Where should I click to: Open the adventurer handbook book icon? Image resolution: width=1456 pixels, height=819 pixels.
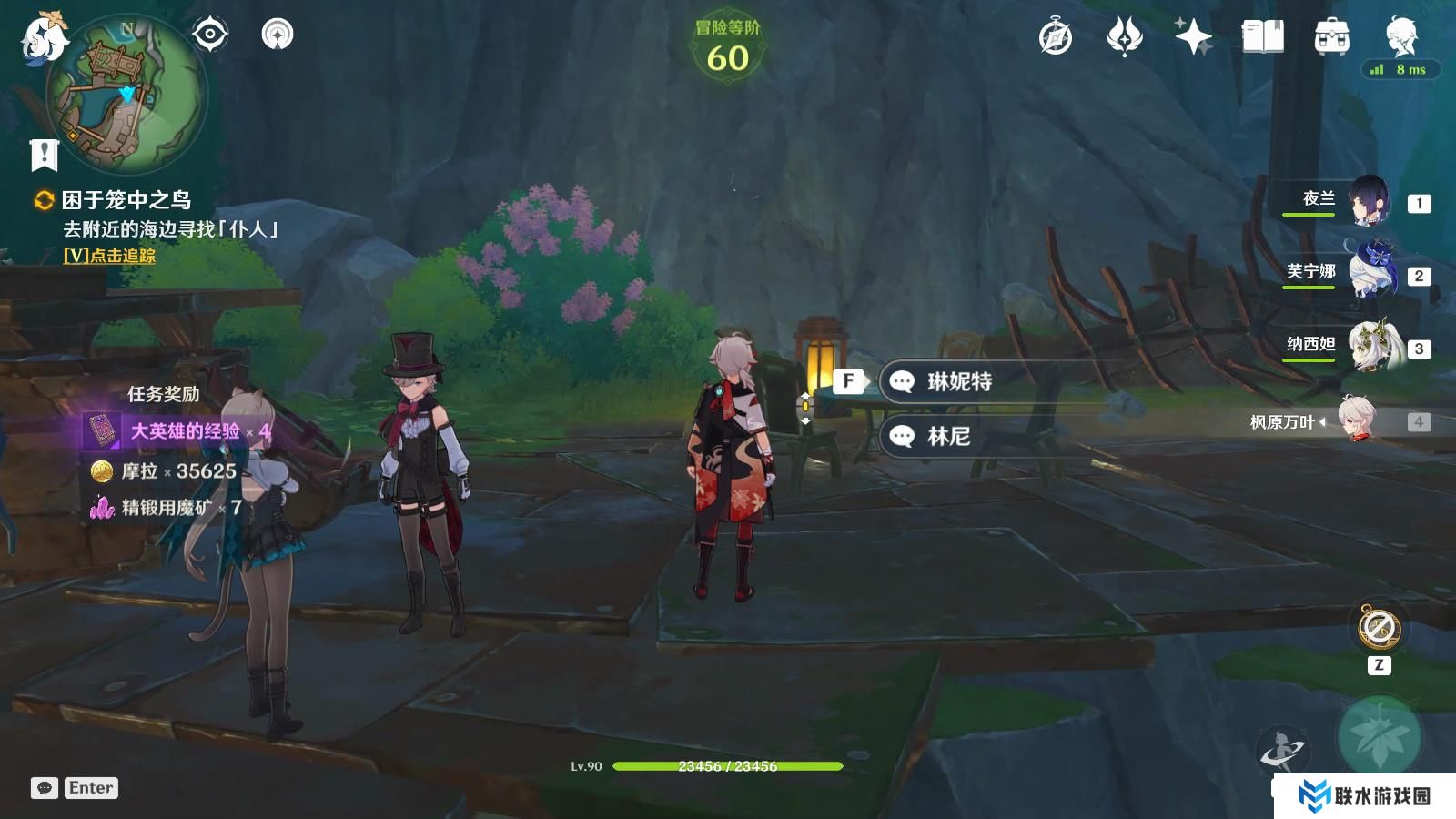pyautogui.click(x=1262, y=37)
